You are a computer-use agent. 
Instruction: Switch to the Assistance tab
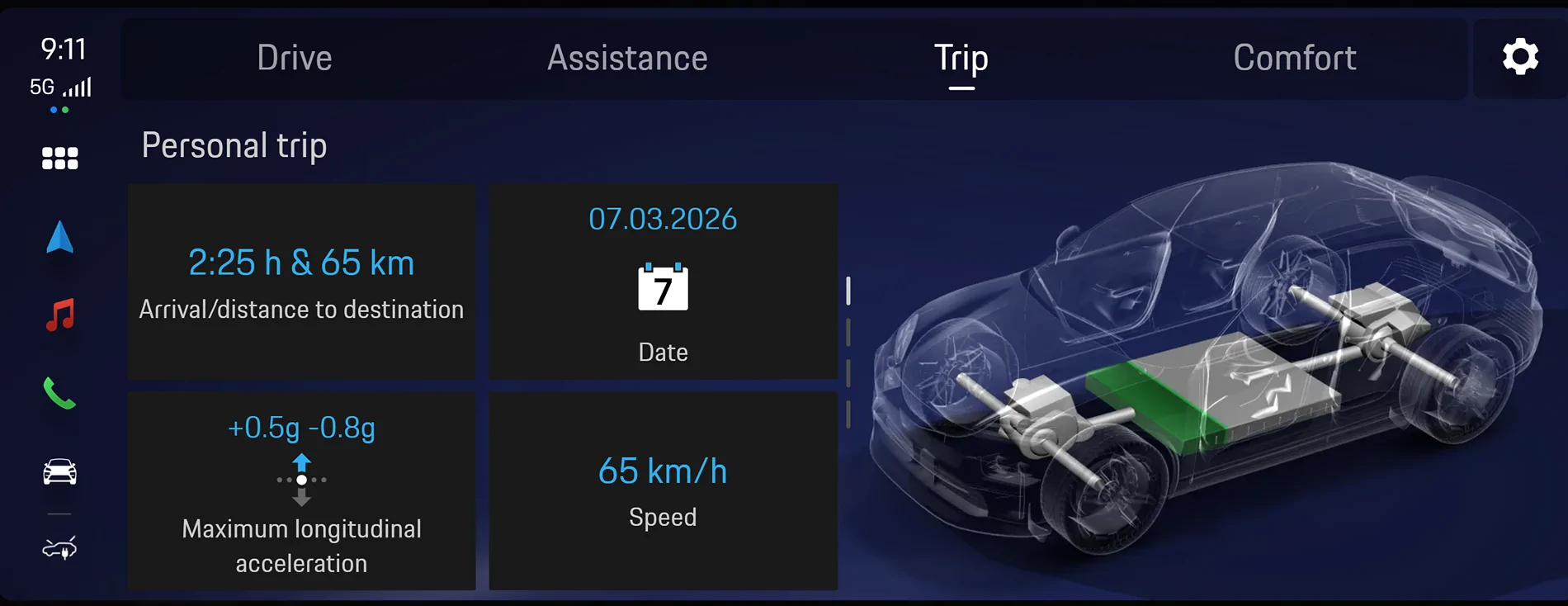(x=627, y=58)
